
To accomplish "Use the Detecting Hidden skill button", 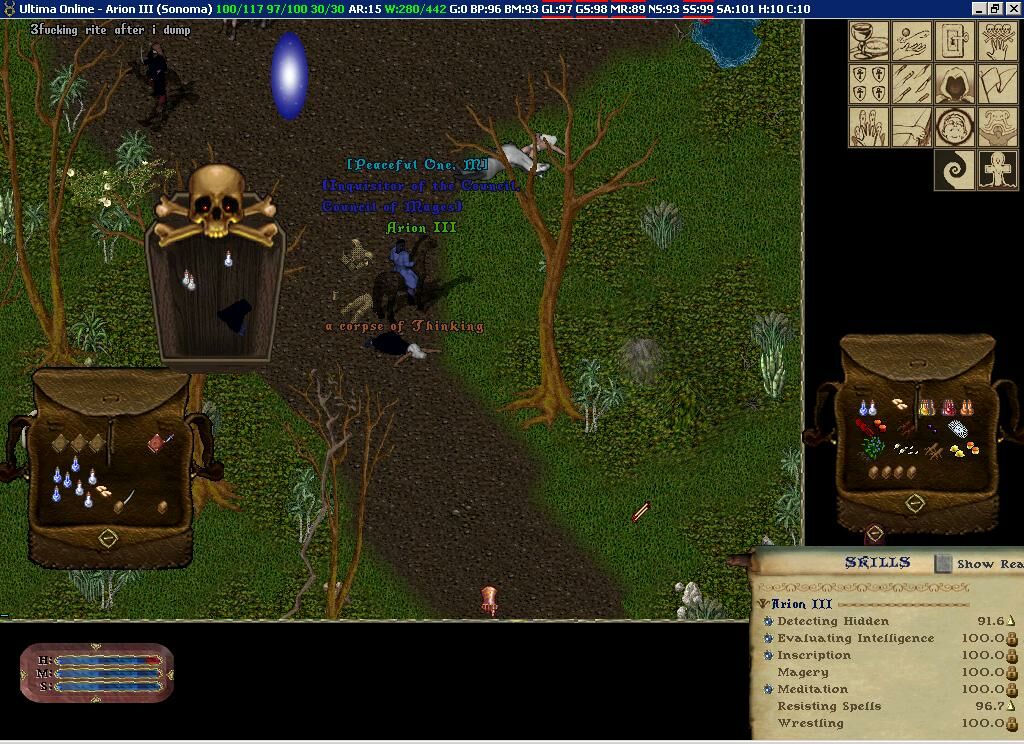I will 768,621.
